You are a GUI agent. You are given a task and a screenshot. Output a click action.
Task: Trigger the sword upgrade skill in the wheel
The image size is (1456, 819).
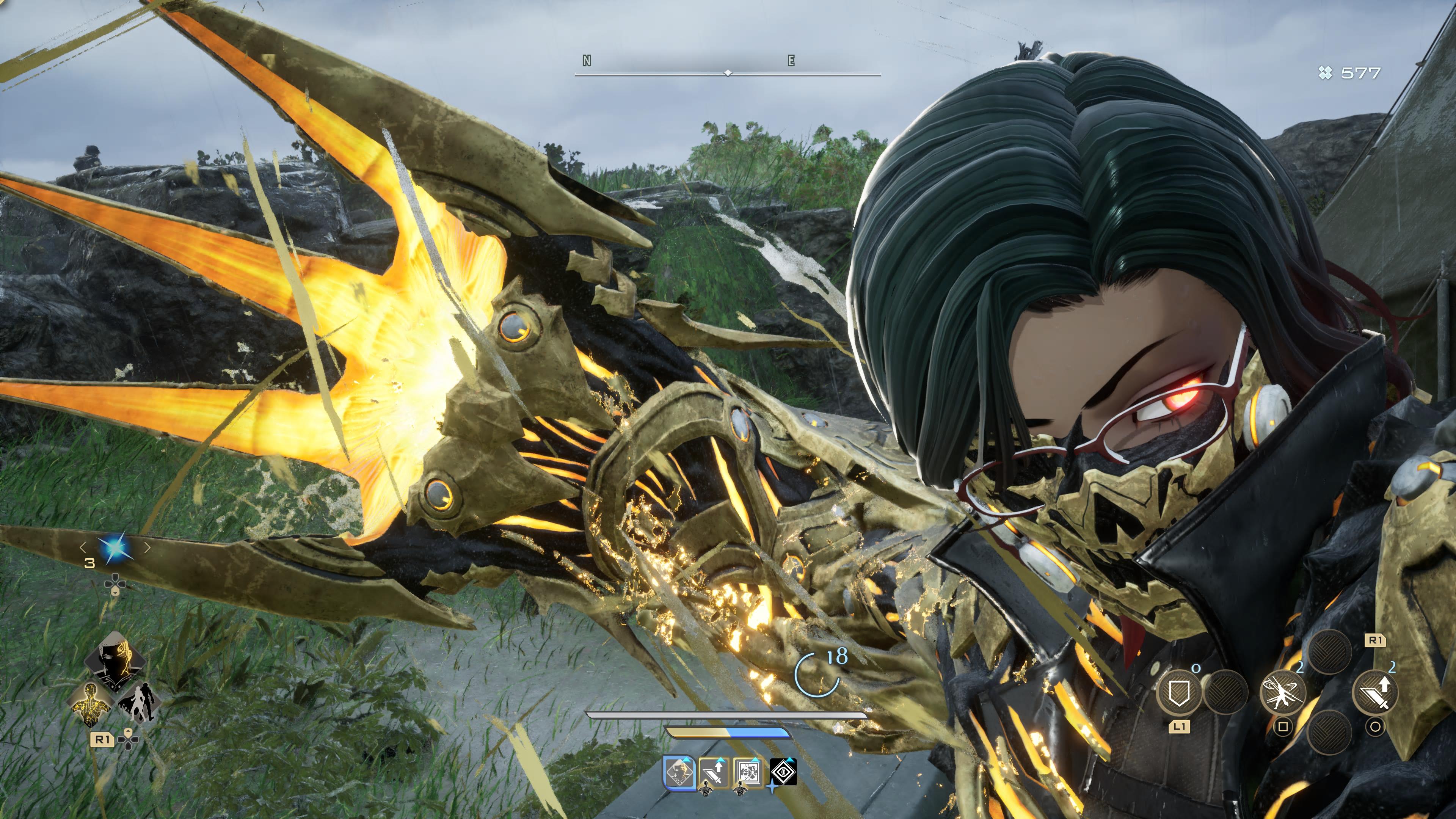(x=1374, y=692)
